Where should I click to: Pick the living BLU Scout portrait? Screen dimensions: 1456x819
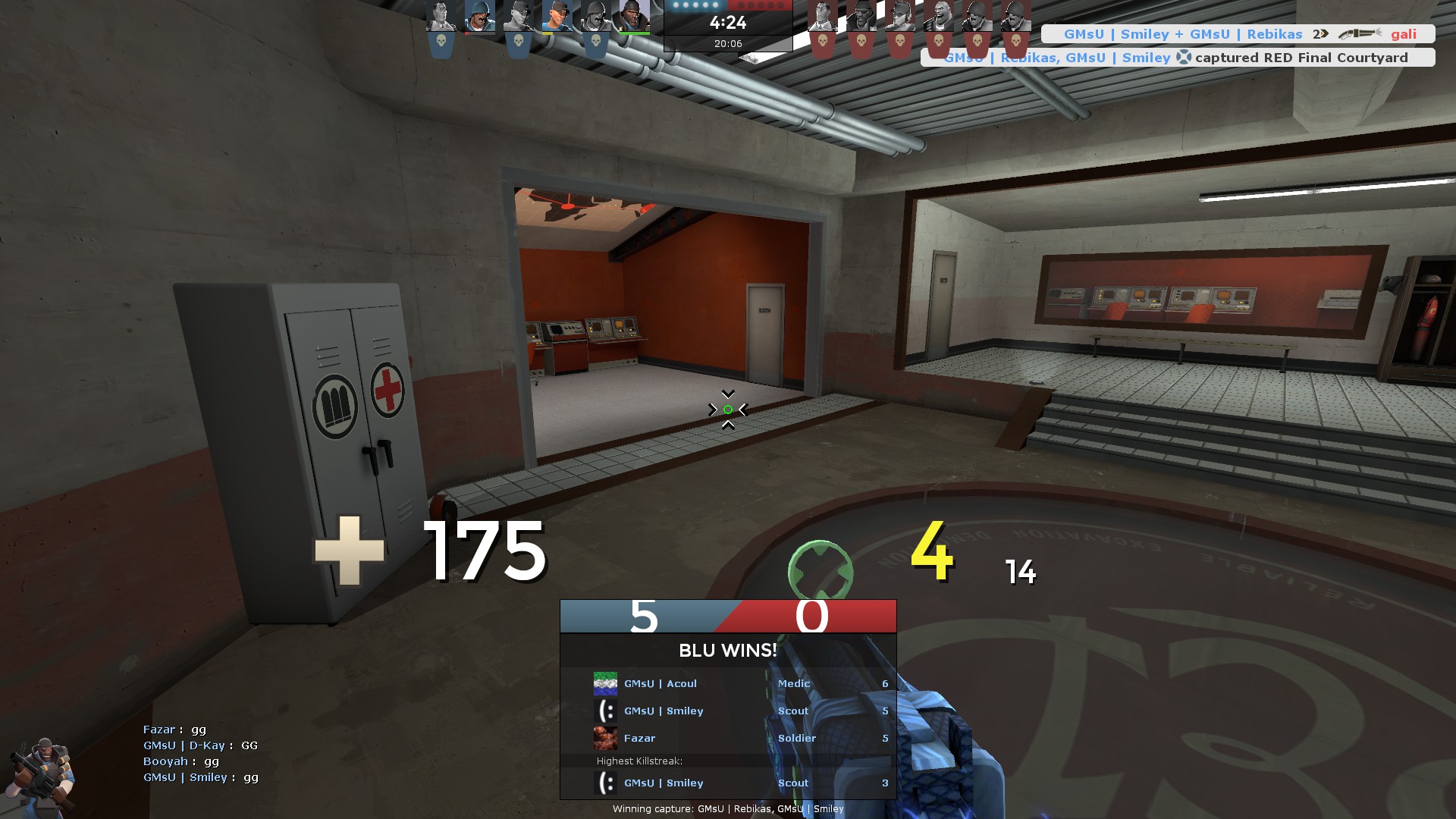557,17
